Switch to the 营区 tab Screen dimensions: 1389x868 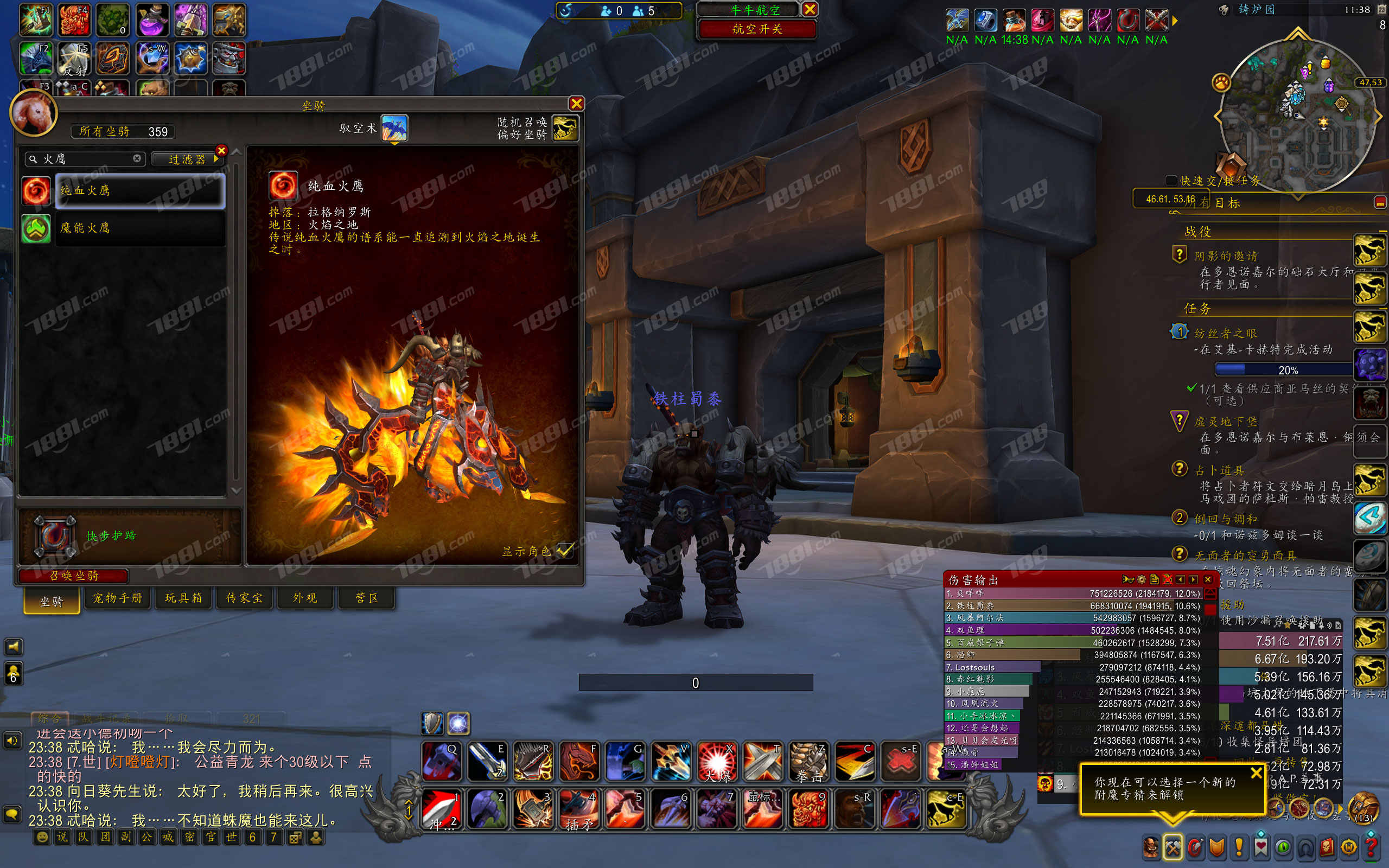coord(367,598)
